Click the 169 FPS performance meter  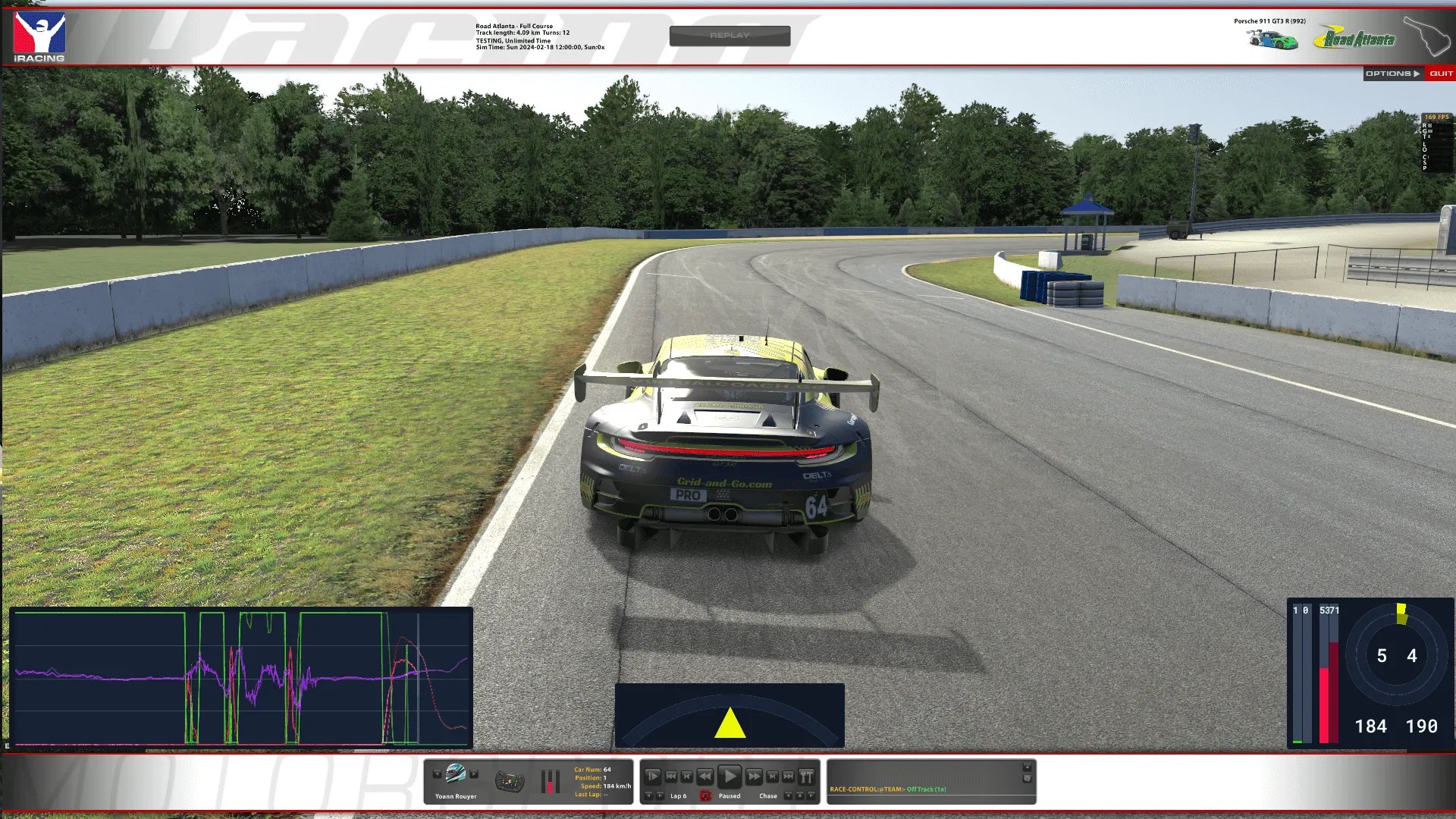tap(1436, 118)
